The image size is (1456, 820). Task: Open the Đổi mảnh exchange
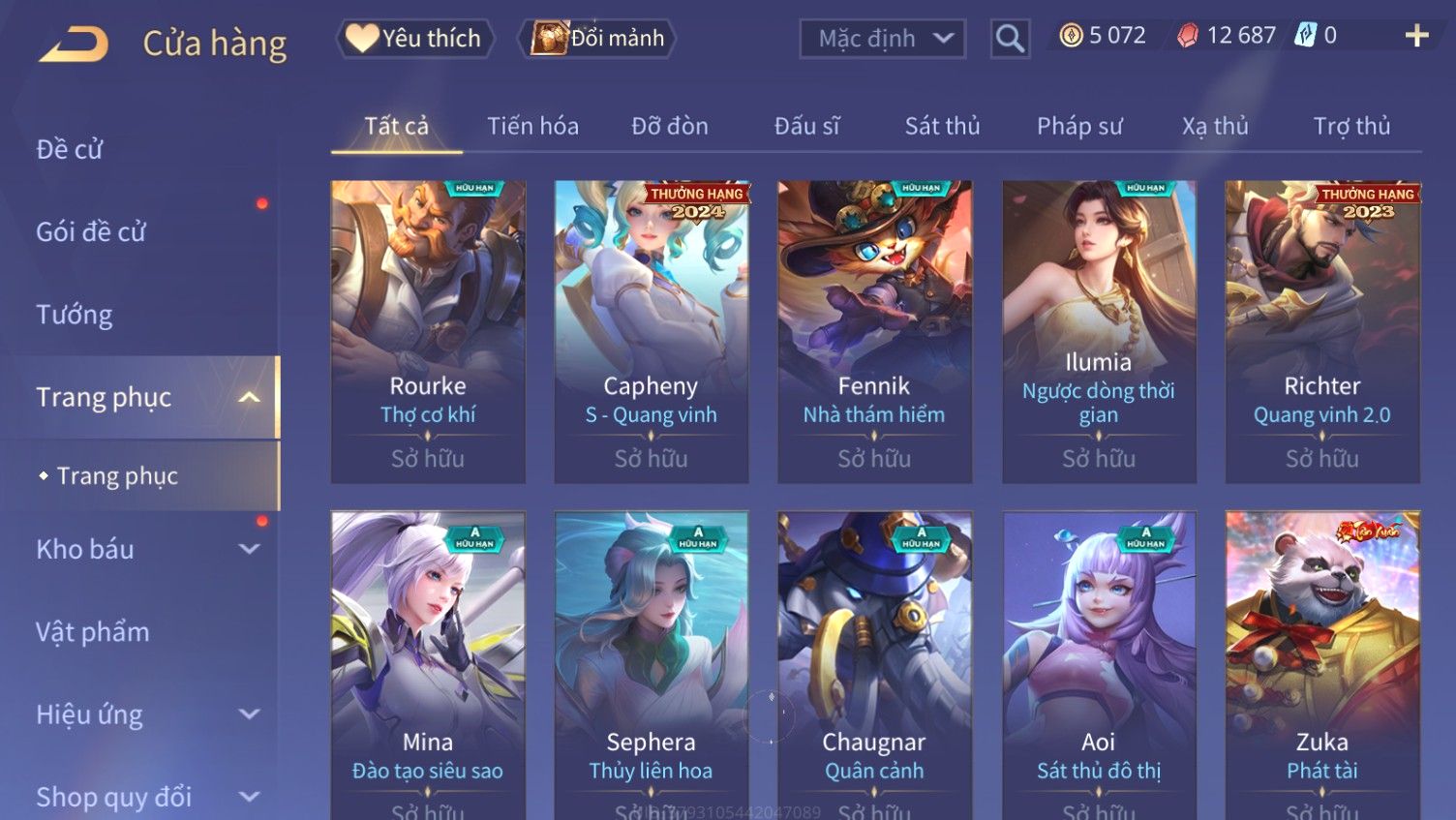point(598,39)
